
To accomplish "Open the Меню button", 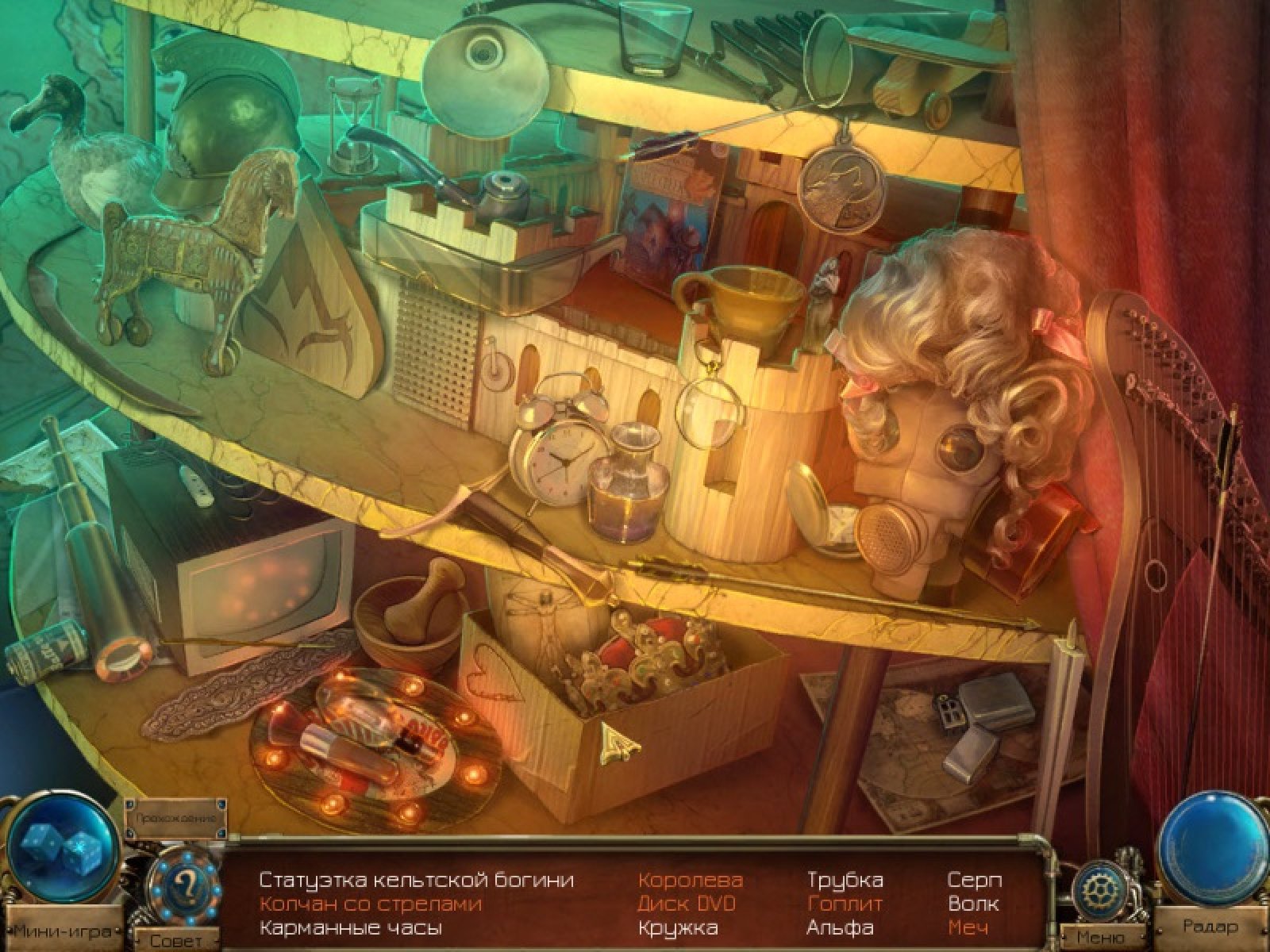I will (1100, 937).
